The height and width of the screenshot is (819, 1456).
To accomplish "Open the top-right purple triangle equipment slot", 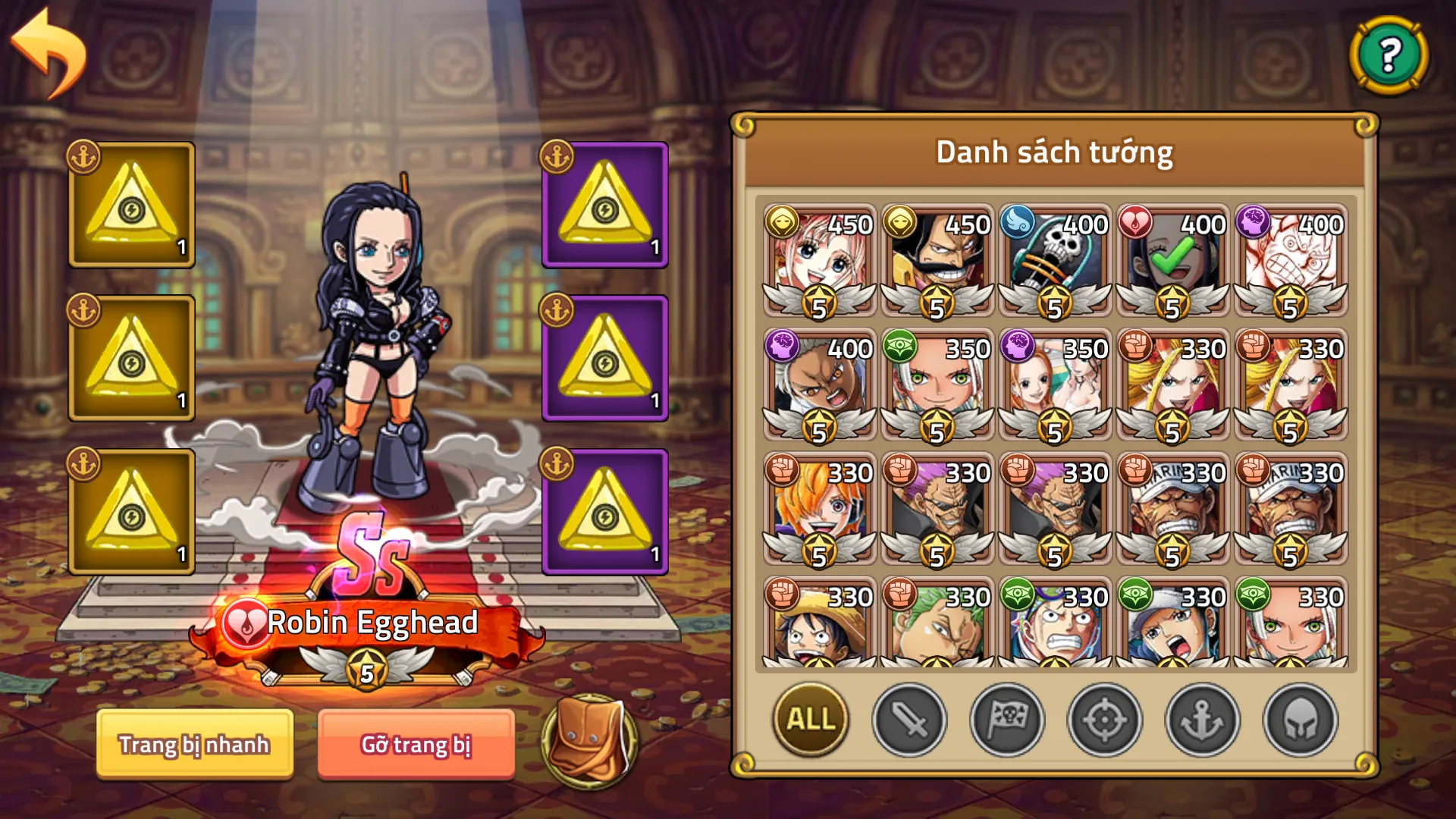I will pos(604,205).
